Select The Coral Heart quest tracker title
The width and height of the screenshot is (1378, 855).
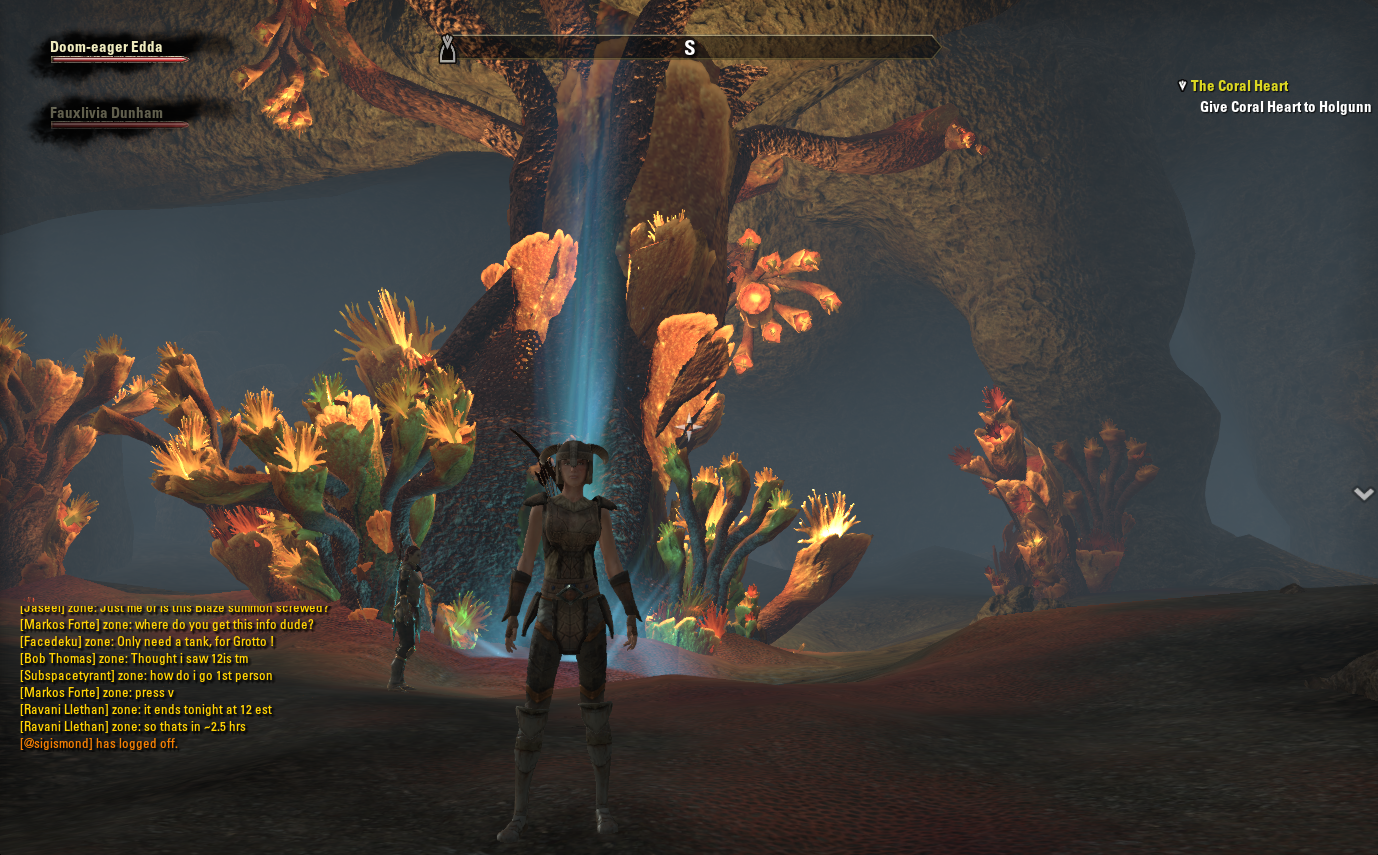pos(1239,86)
